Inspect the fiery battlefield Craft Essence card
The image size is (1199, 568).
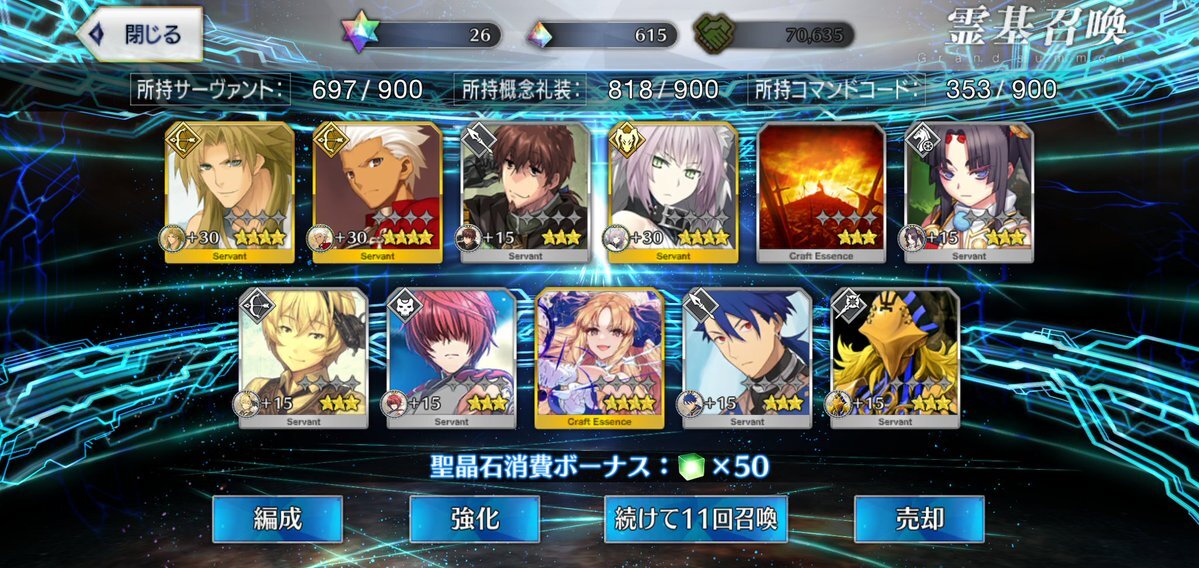coord(821,192)
